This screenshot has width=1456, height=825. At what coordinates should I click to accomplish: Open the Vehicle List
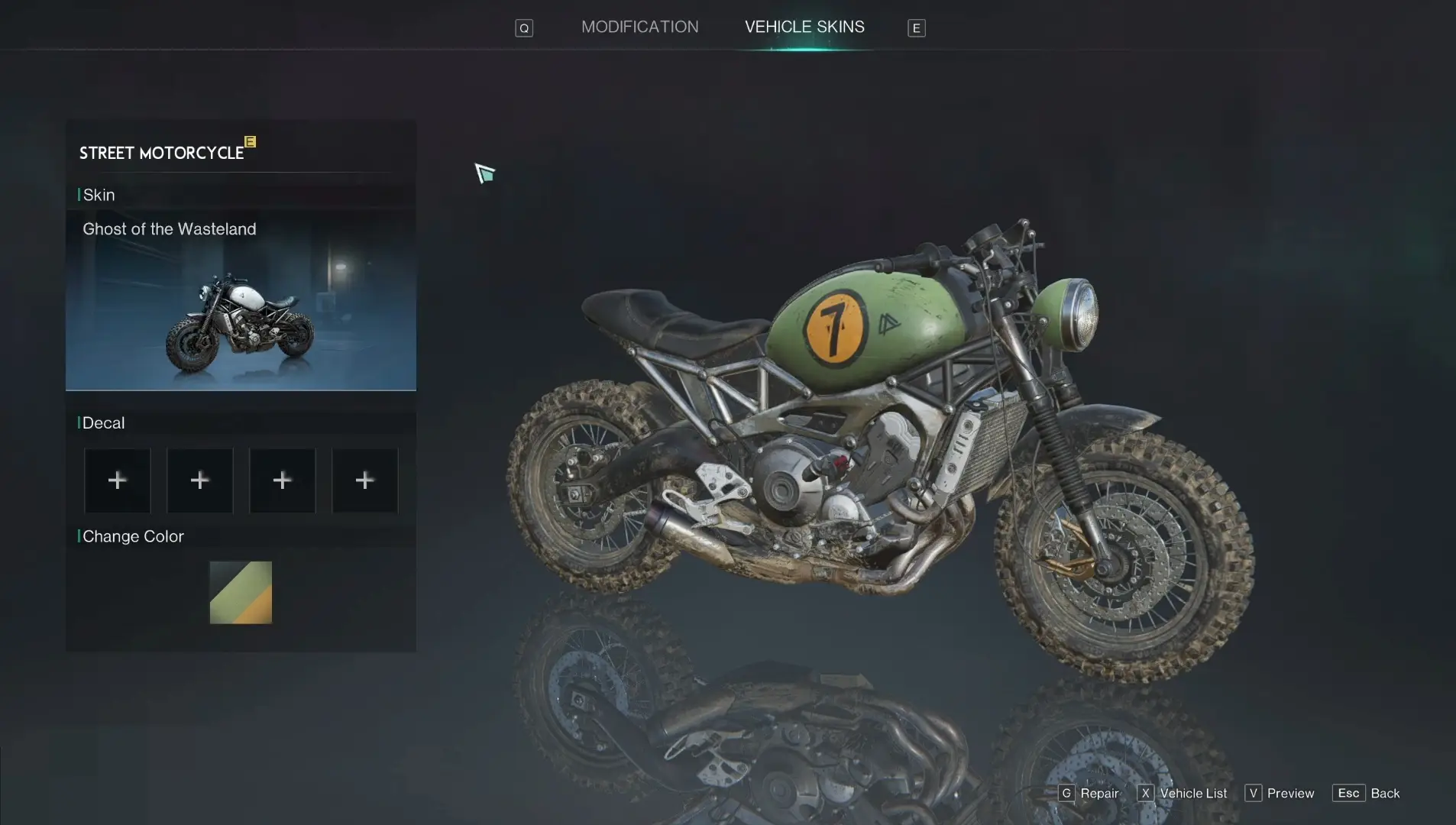click(1183, 793)
